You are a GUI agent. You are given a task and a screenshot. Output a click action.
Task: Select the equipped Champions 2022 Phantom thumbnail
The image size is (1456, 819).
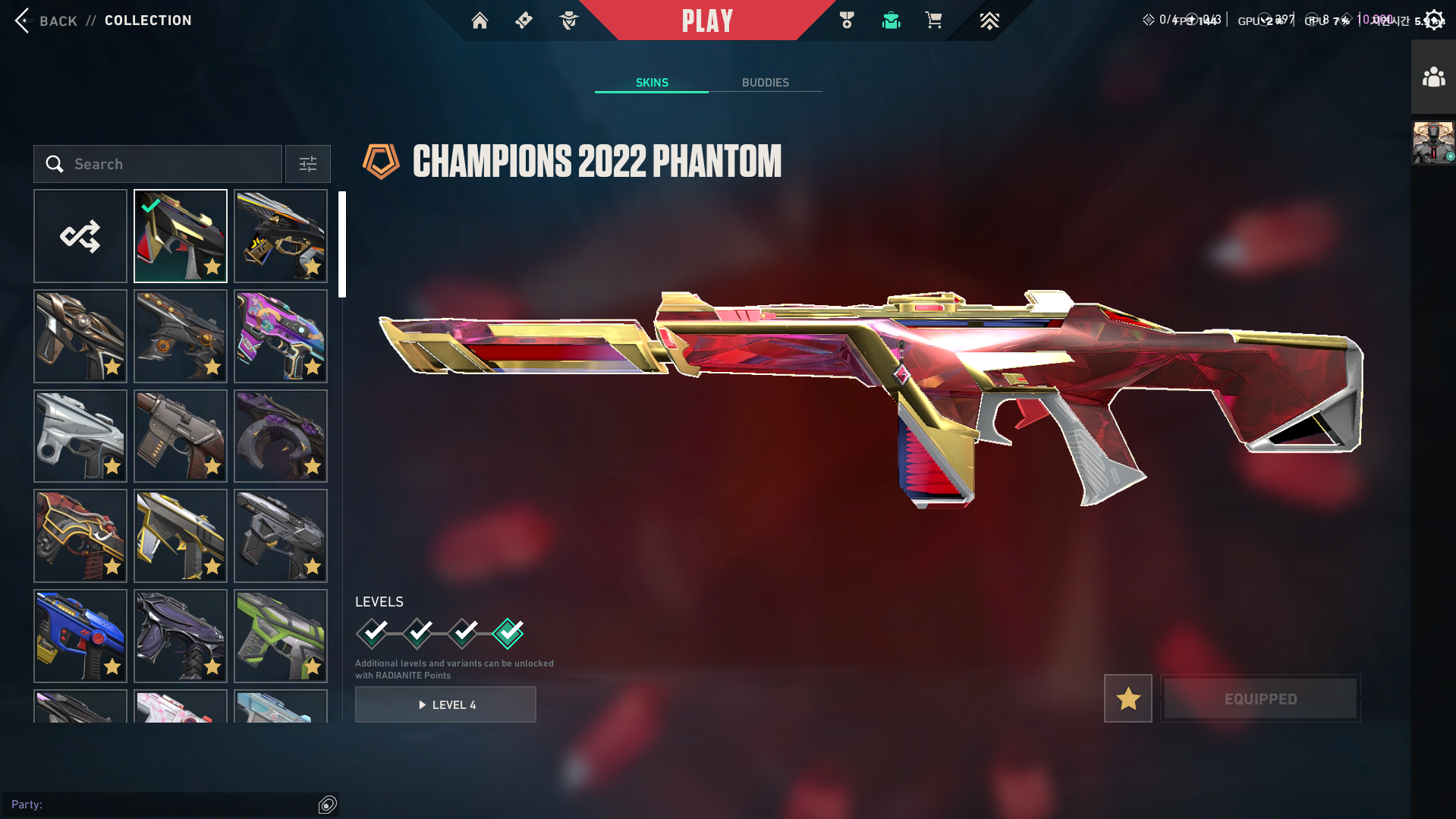[x=181, y=236]
